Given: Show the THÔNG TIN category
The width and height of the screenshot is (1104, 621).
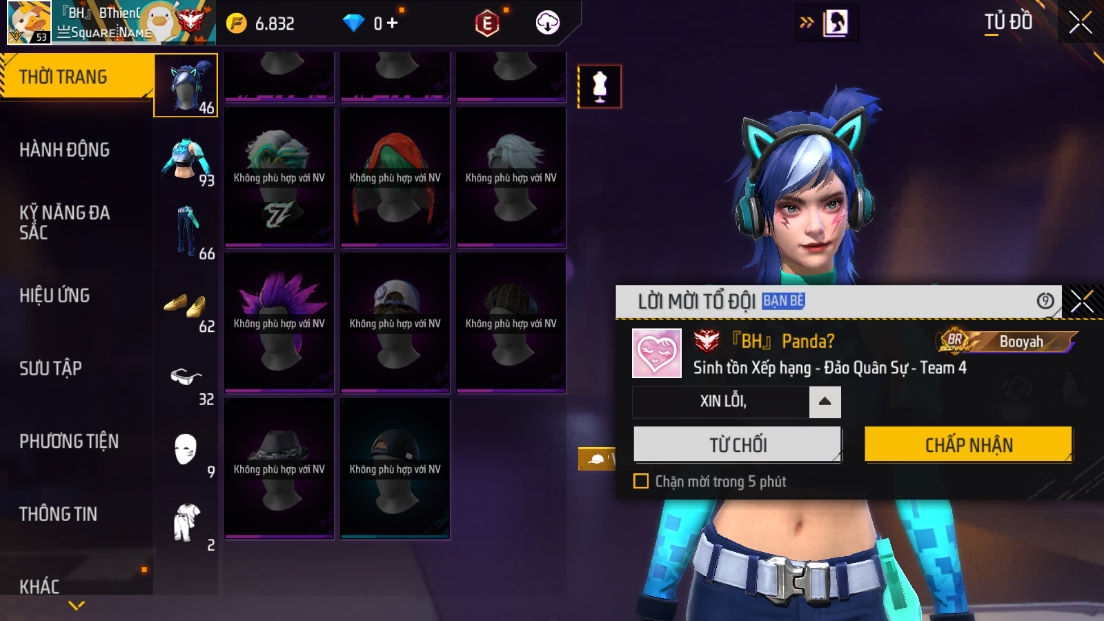Looking at the screenshot, I should click(58, 514).
